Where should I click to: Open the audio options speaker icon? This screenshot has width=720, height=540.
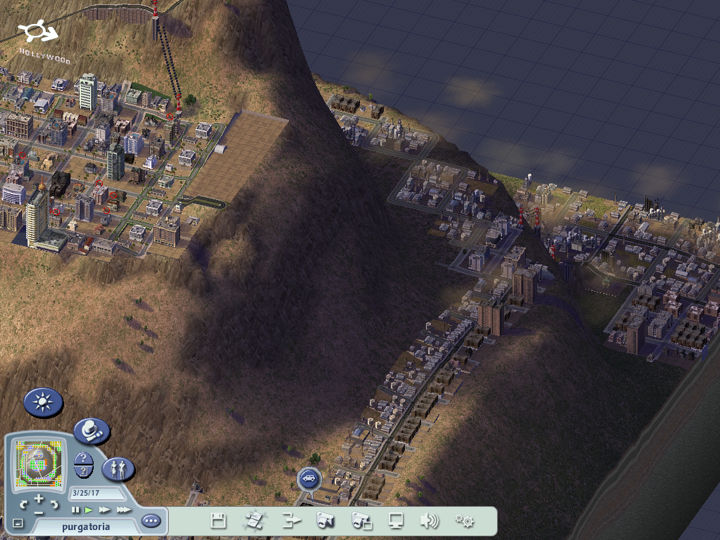[x=429, y=520]
